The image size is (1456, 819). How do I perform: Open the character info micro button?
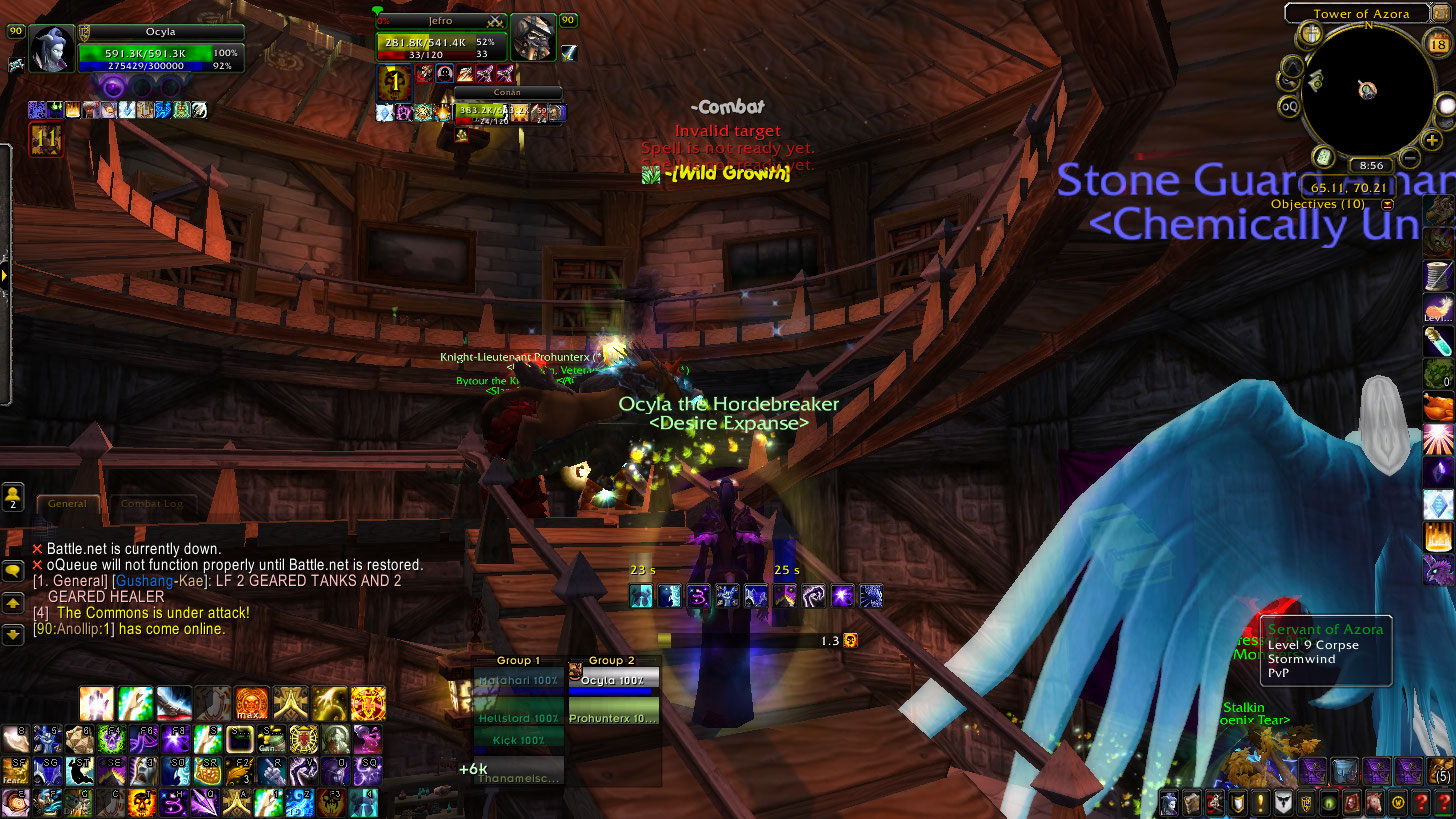[1168, 802]
